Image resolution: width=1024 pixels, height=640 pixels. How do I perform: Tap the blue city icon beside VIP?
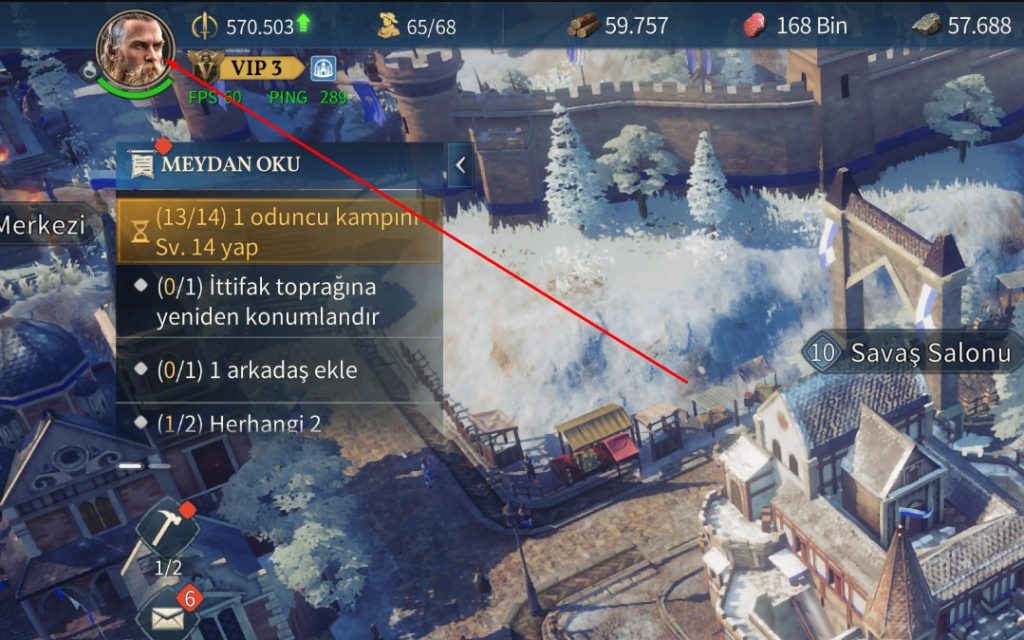pyautogui.click(x=322, y=68)
